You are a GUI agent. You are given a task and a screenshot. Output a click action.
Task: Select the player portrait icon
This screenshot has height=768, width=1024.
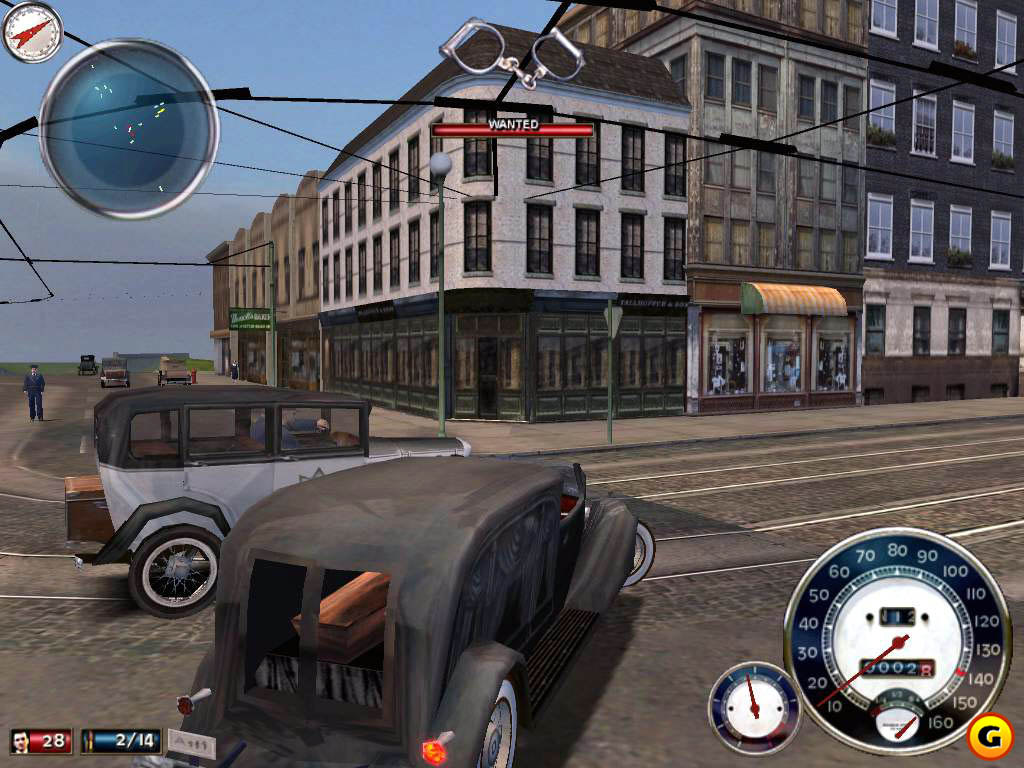(21, 741)
